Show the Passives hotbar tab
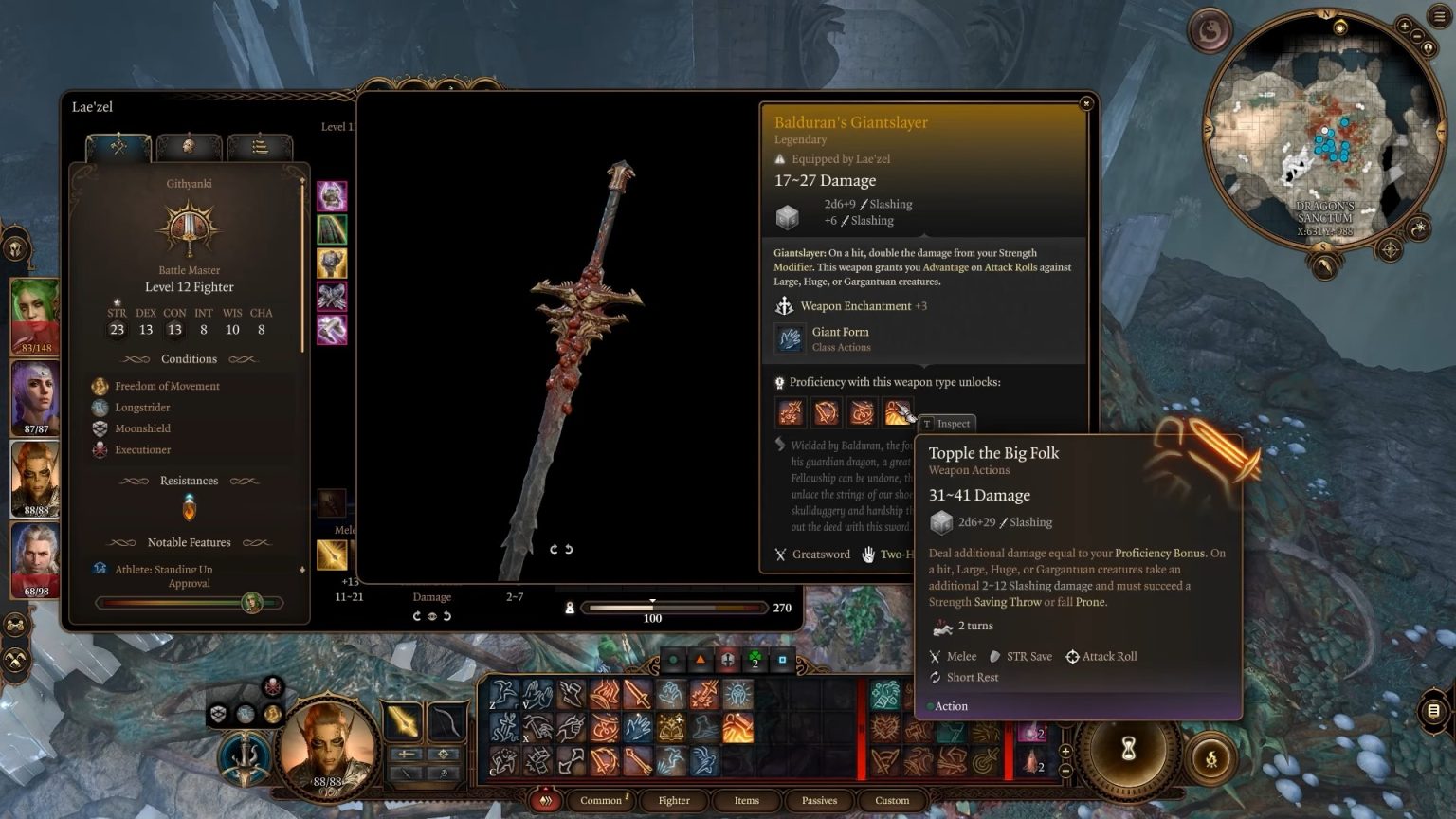The height and width of the screenshot is (819, 1456). (x=819, y=800)
